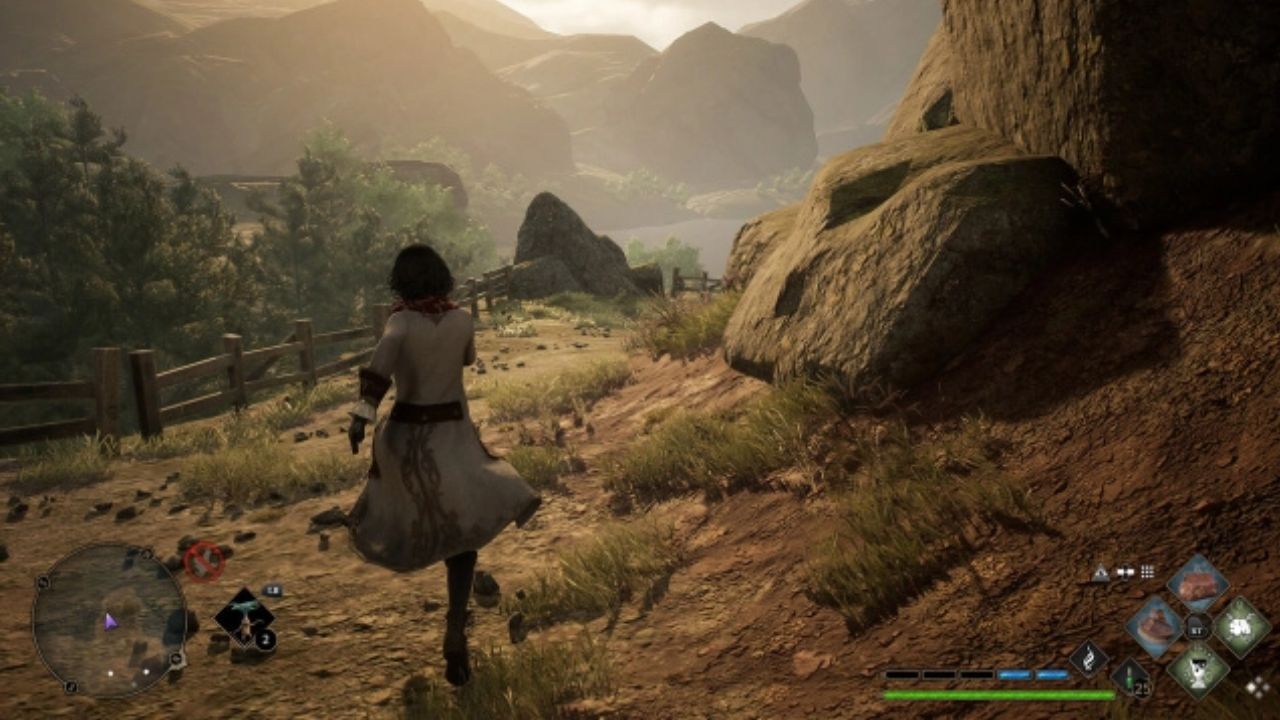
Task: Toggle the top compass marker on the minimap ring
Action: pos(146,553)
